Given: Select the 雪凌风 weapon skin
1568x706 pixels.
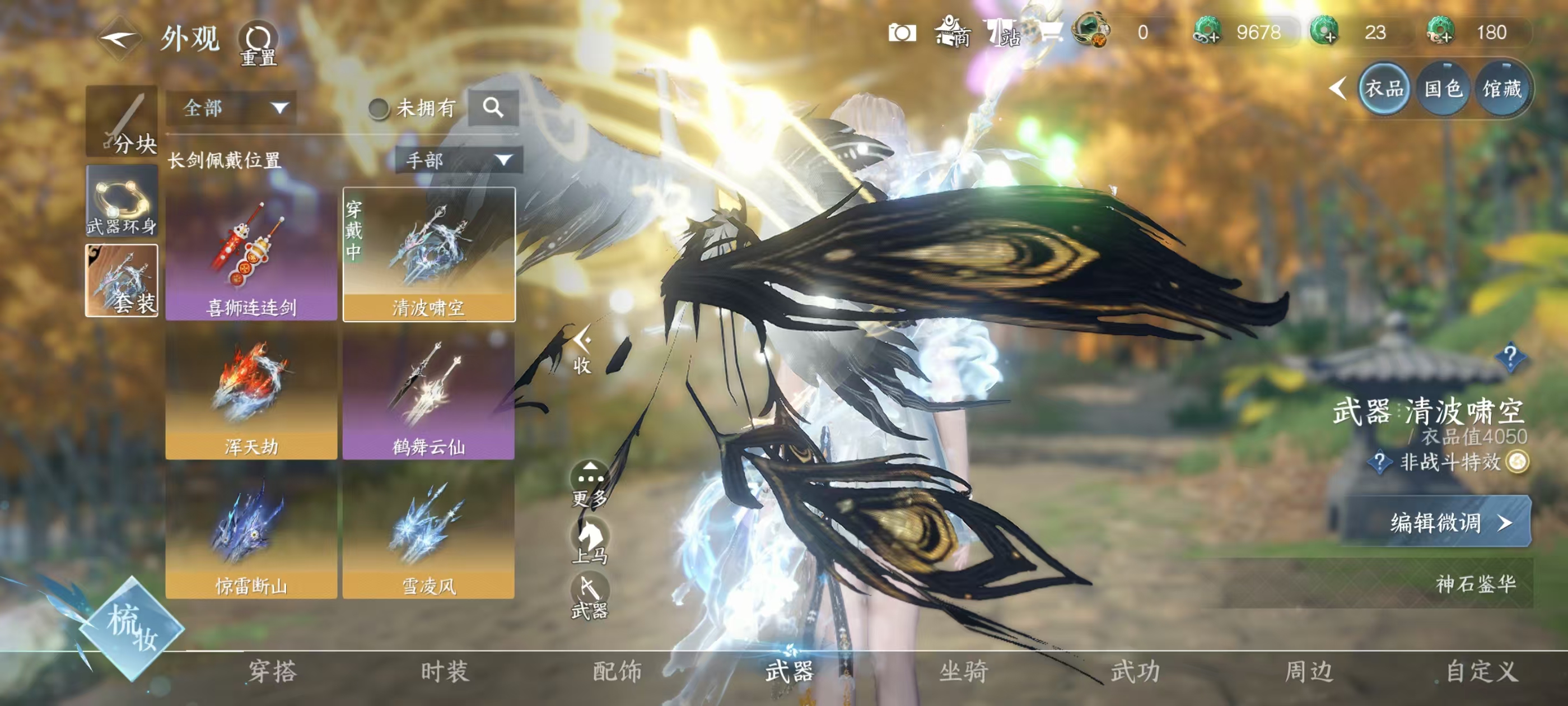Looking at the screenshot, I should [428, 532].
